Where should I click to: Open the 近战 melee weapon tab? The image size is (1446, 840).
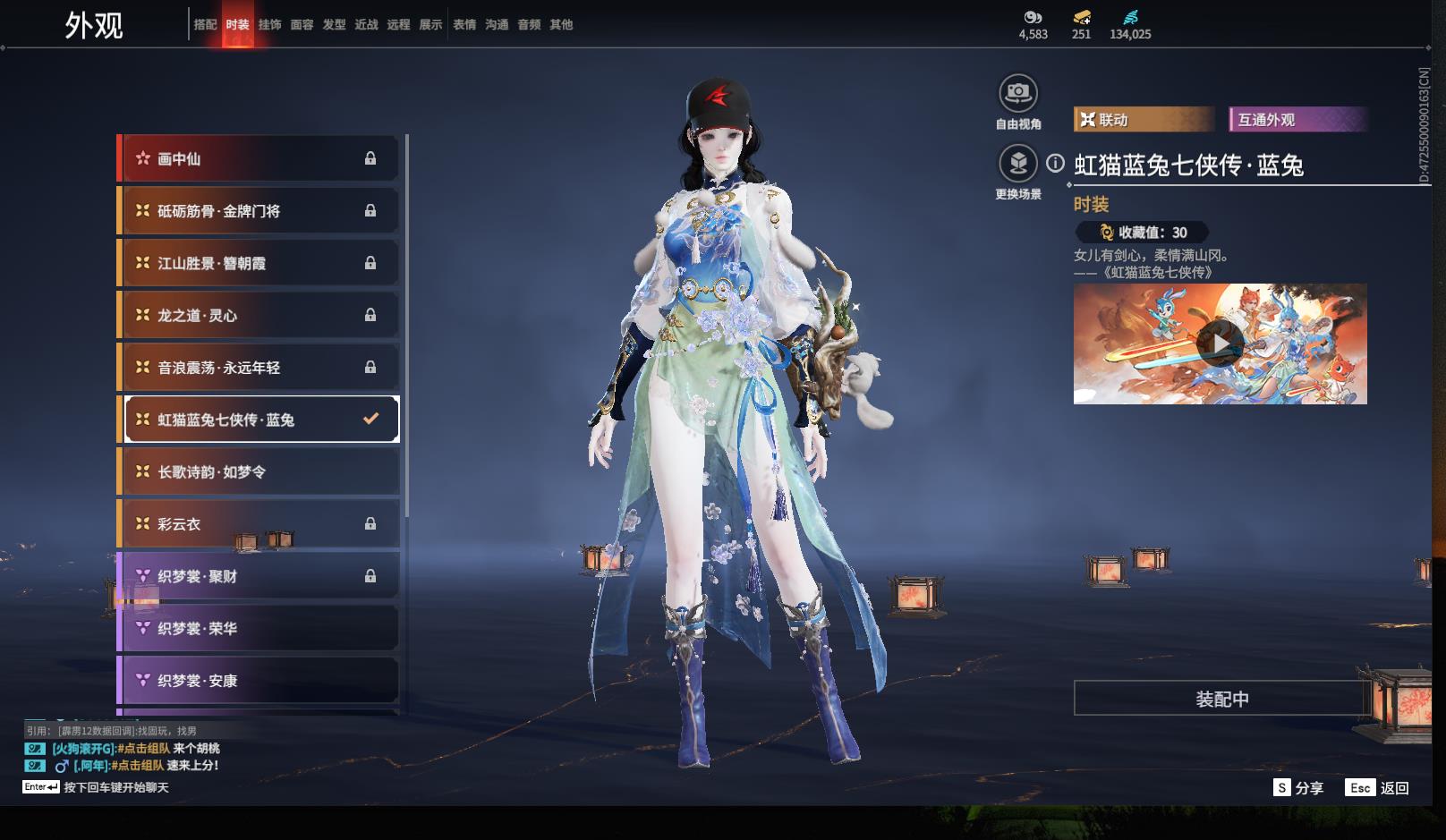coord(366,25)
